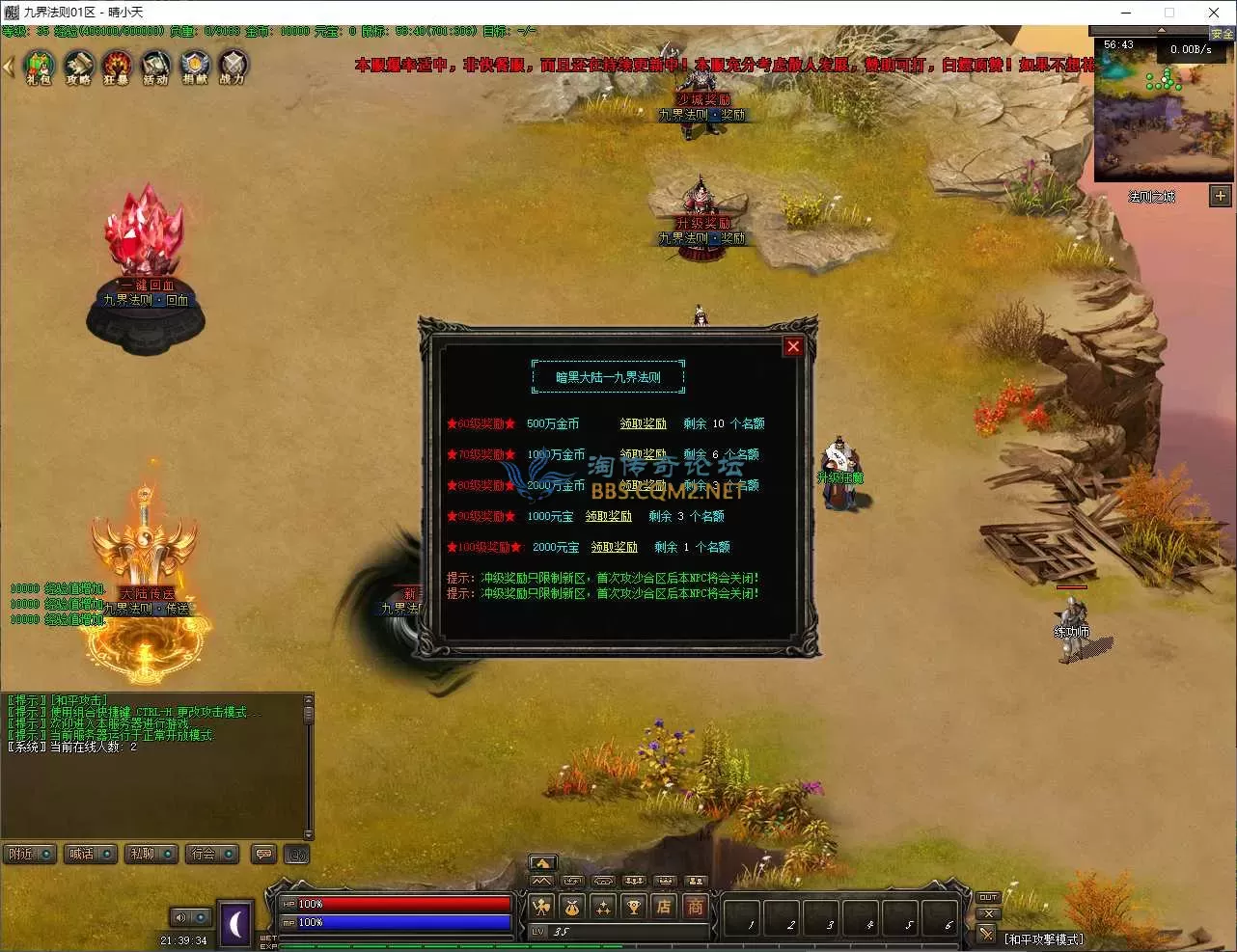Open the 礼包 gift pack icon
The height and width of the screenshot is (952, 1237).
[39, 67]
